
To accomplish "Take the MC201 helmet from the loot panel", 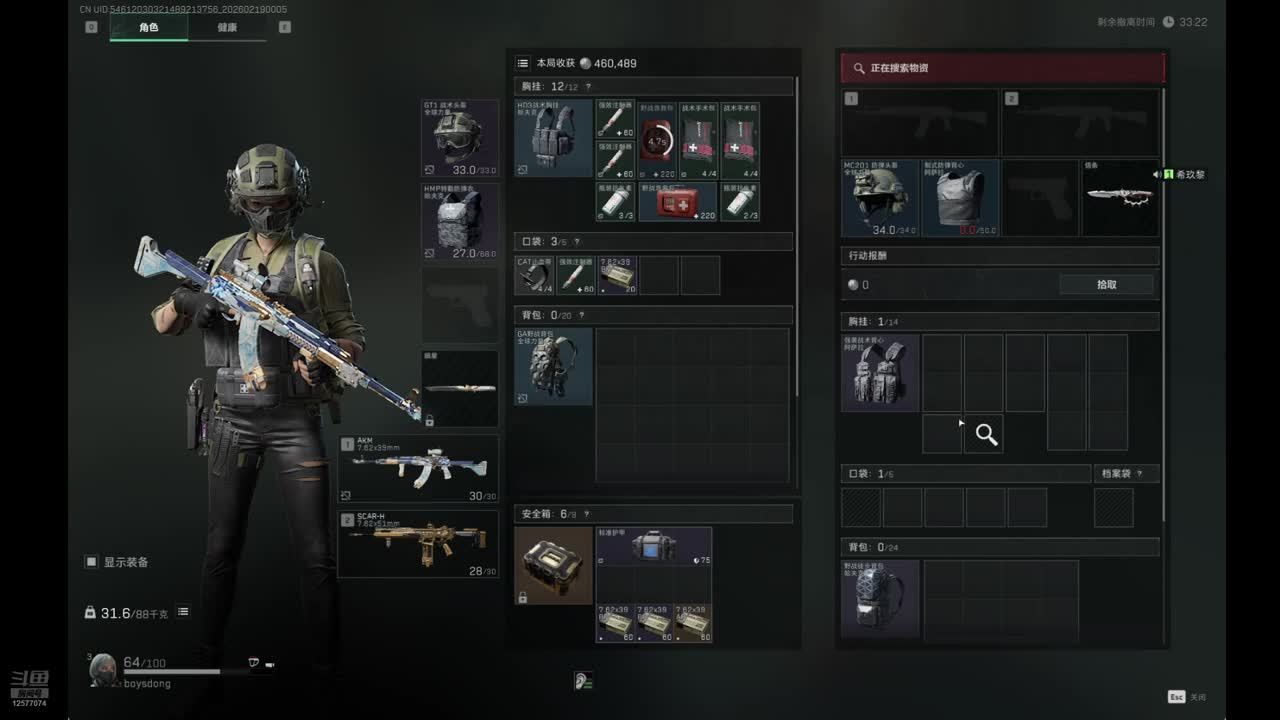I will 880,198.
